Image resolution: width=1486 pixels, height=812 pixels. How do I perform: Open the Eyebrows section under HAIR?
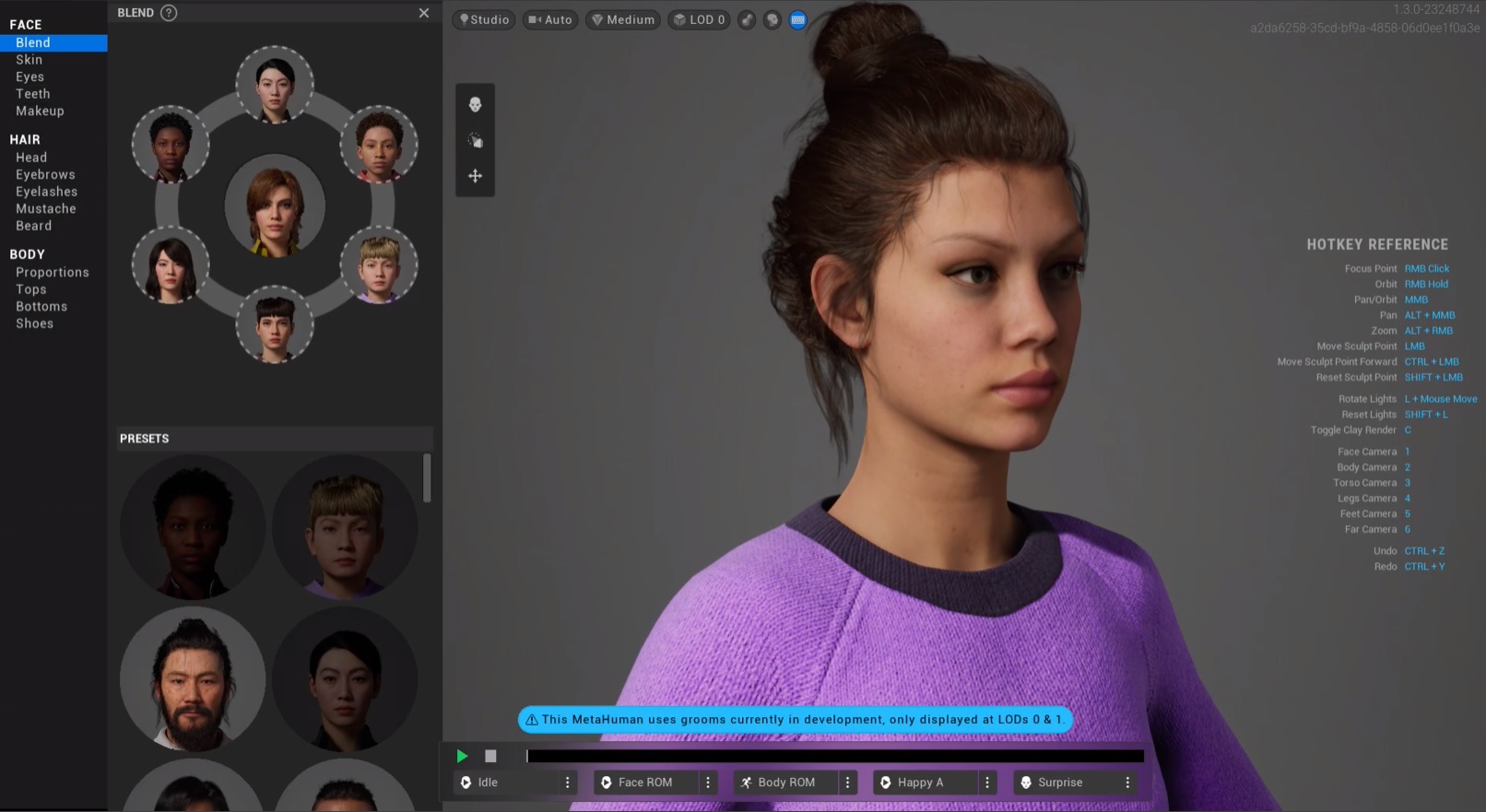(x=44, y=174)
